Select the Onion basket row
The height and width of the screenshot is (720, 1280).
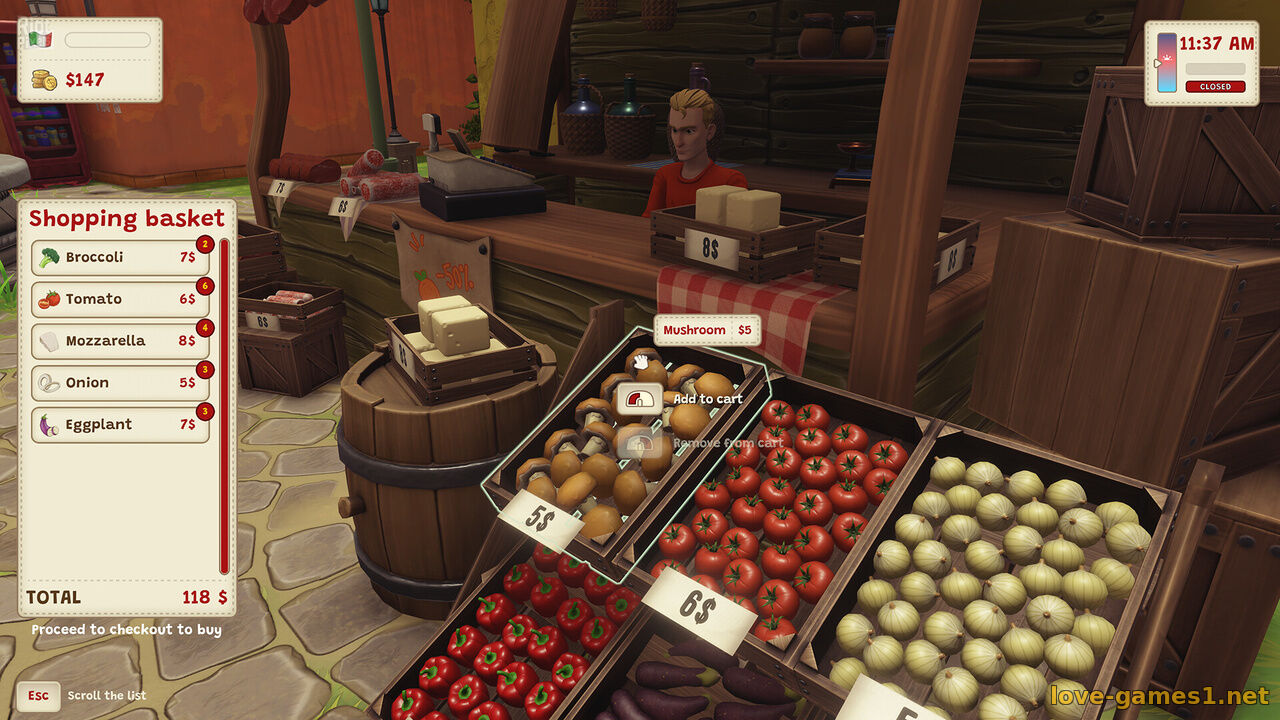(120, 383)
